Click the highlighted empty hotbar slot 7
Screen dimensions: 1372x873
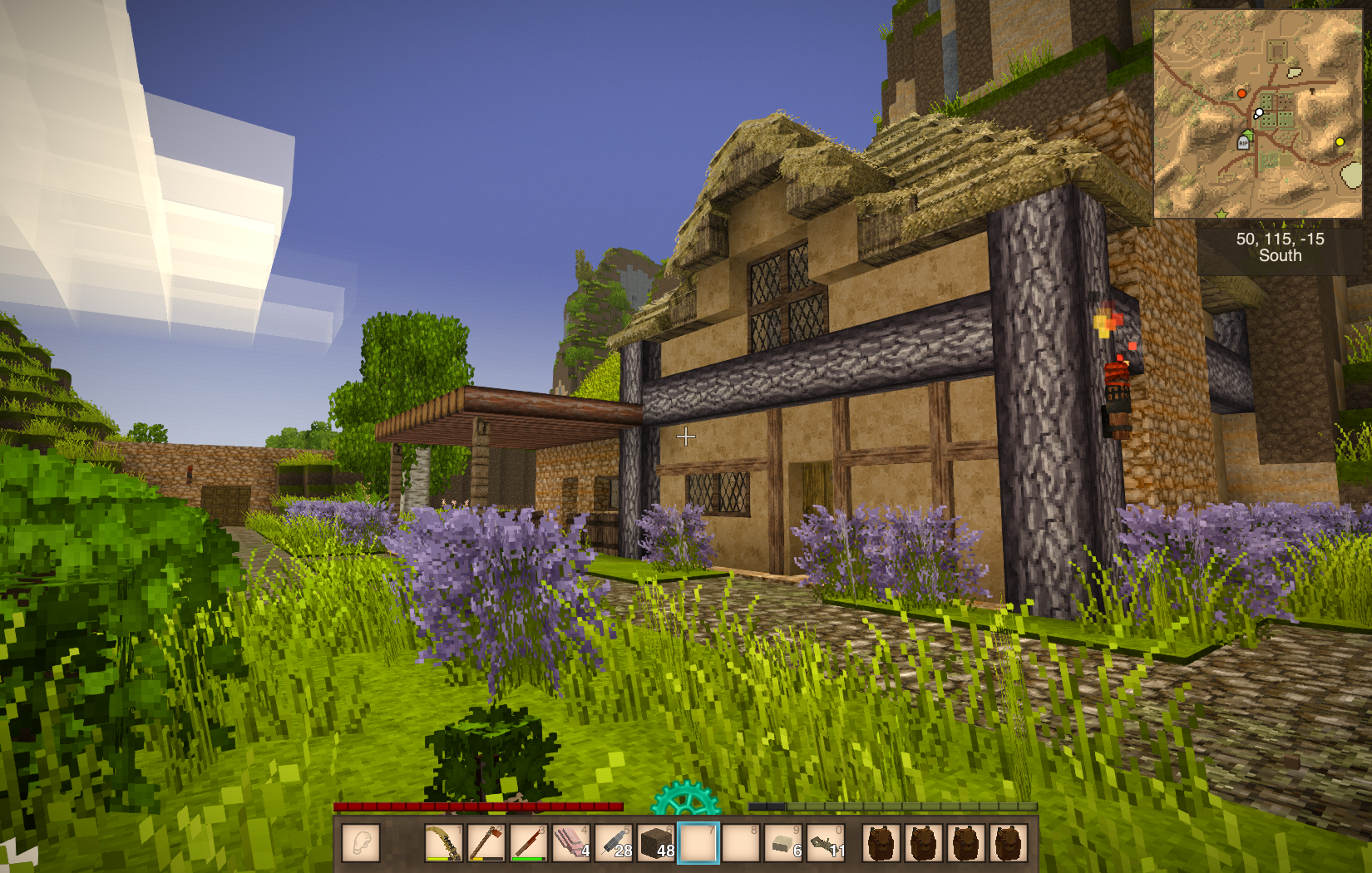pyautogui.click(x=698, y=842)
